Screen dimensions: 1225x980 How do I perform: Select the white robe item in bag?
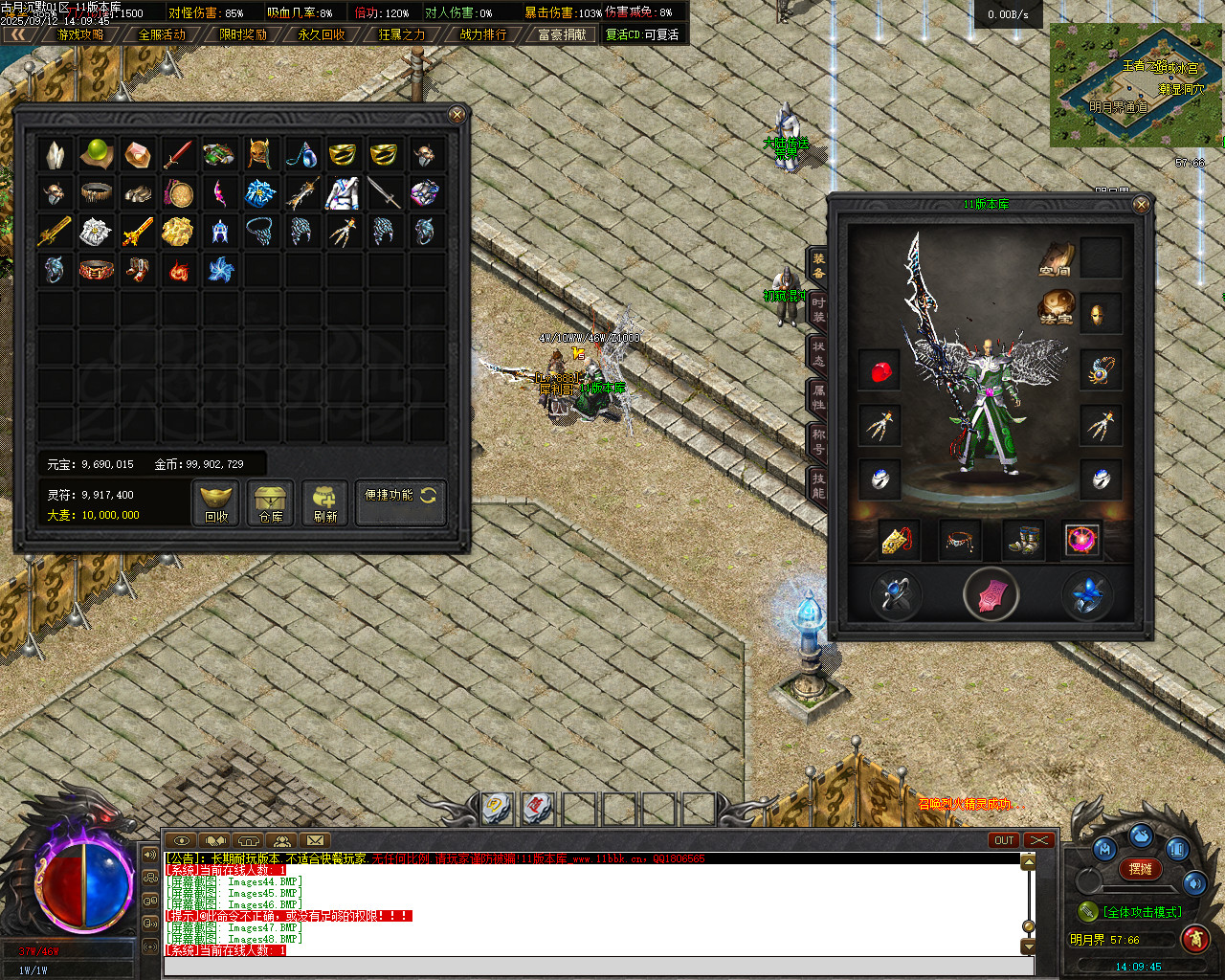click(x=342, y=193)
